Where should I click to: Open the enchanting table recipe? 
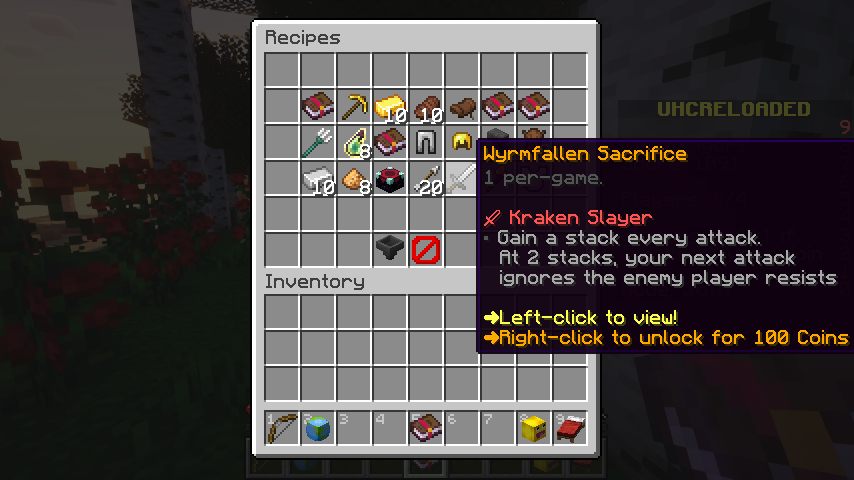[x=390, y=178]
